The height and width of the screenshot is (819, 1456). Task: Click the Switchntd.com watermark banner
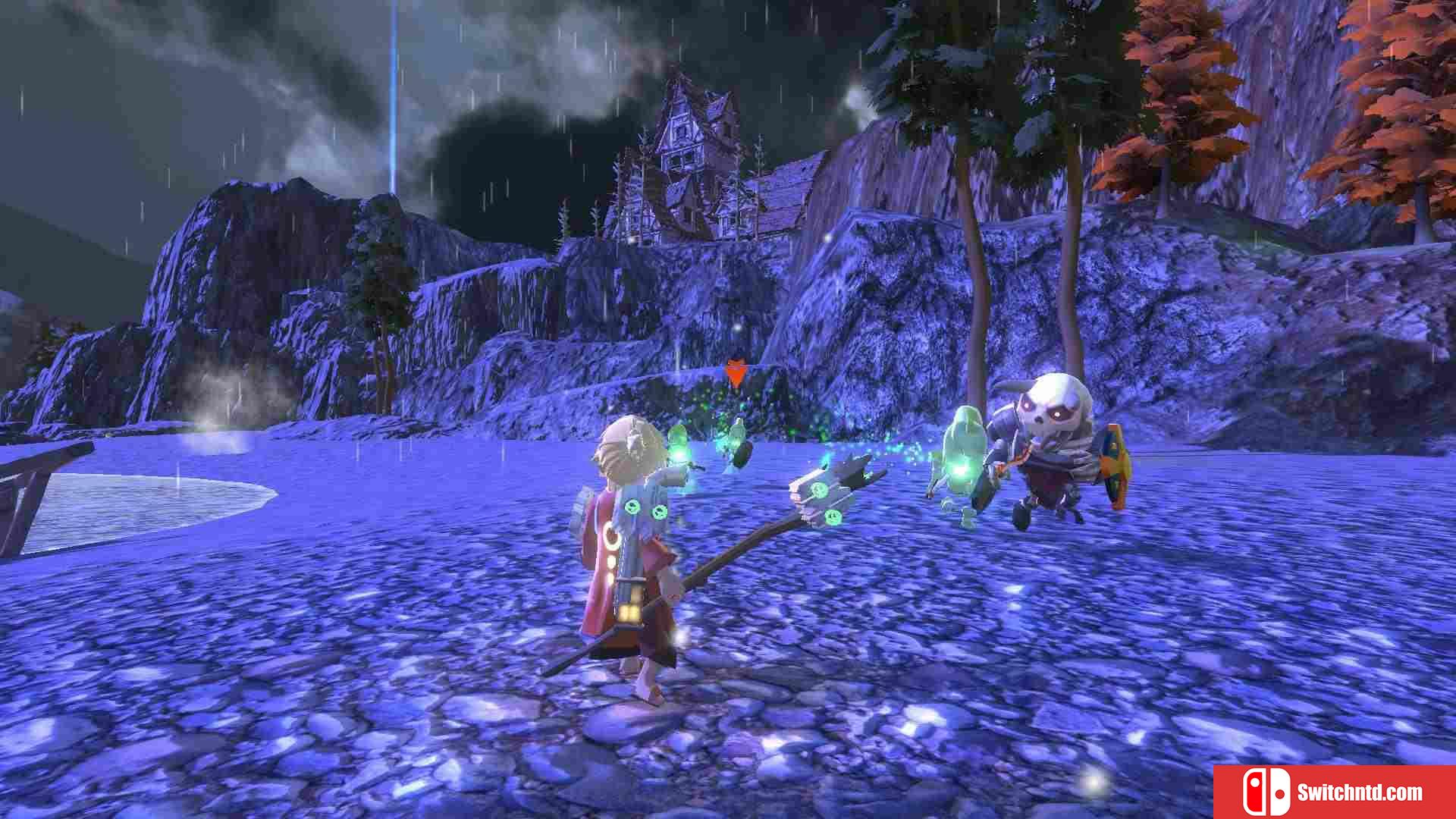click(x=1334, y=792)
